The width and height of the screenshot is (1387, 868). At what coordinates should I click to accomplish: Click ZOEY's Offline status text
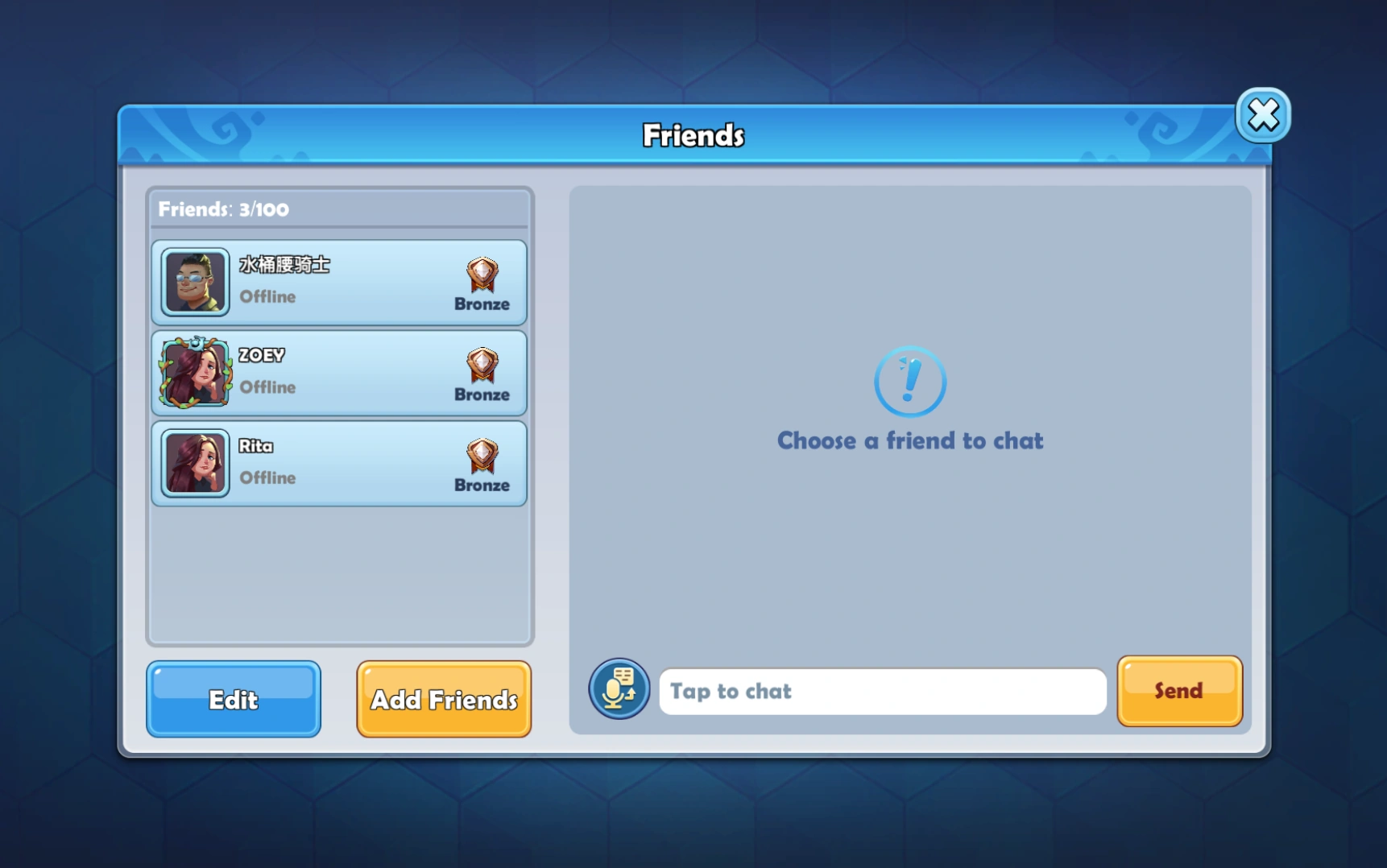click(x=267, y=387)
